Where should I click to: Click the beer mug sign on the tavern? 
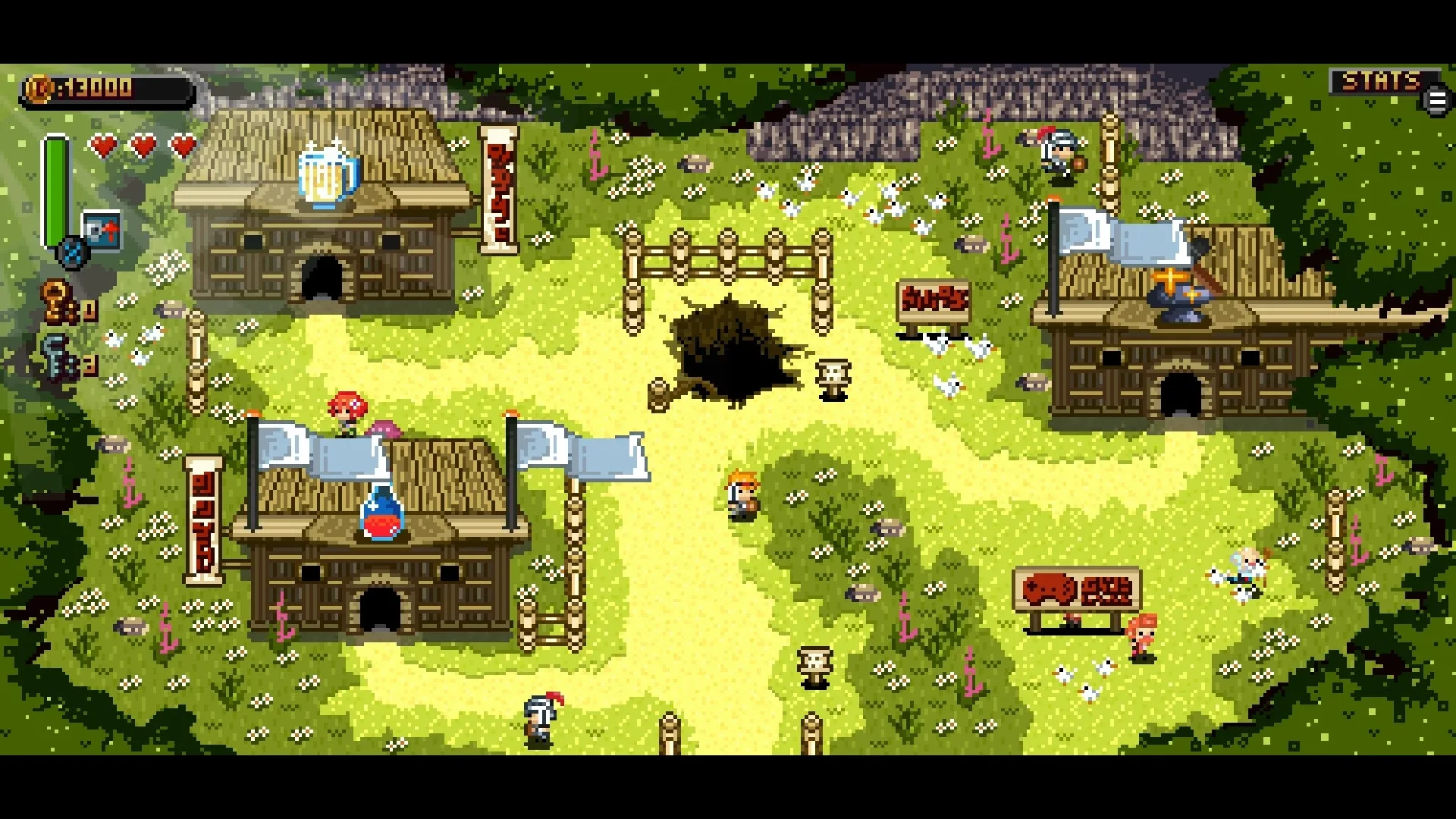click(x=326, y=173)
